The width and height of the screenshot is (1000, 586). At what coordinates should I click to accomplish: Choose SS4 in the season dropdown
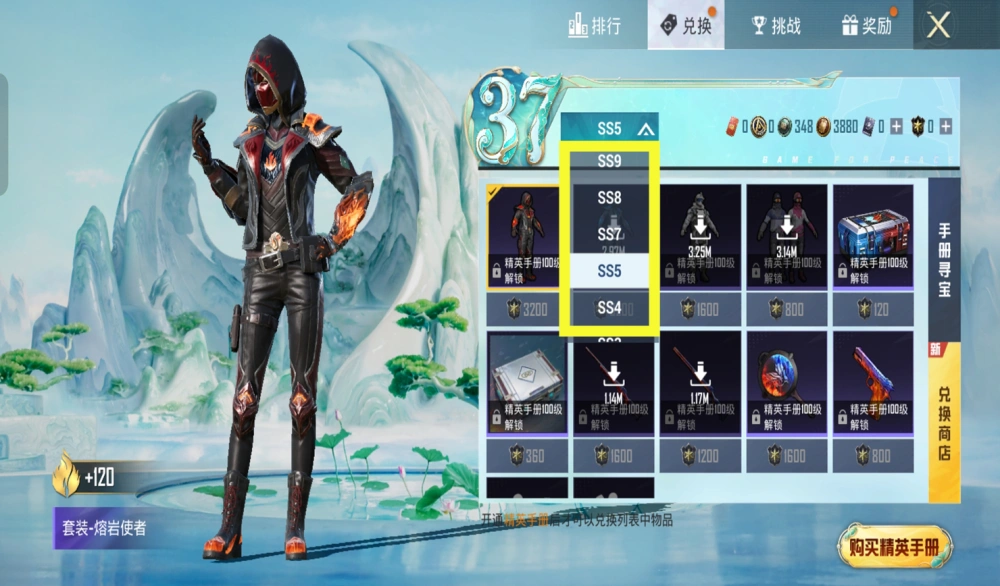[610, 308]
